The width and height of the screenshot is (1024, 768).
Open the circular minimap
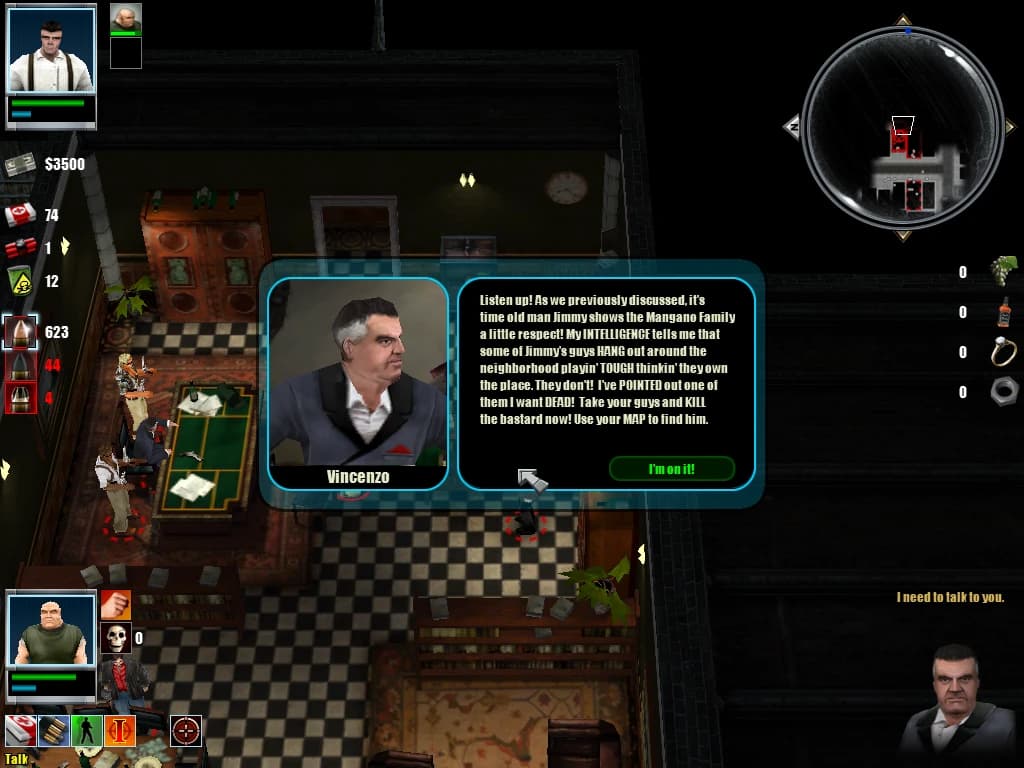902,128
